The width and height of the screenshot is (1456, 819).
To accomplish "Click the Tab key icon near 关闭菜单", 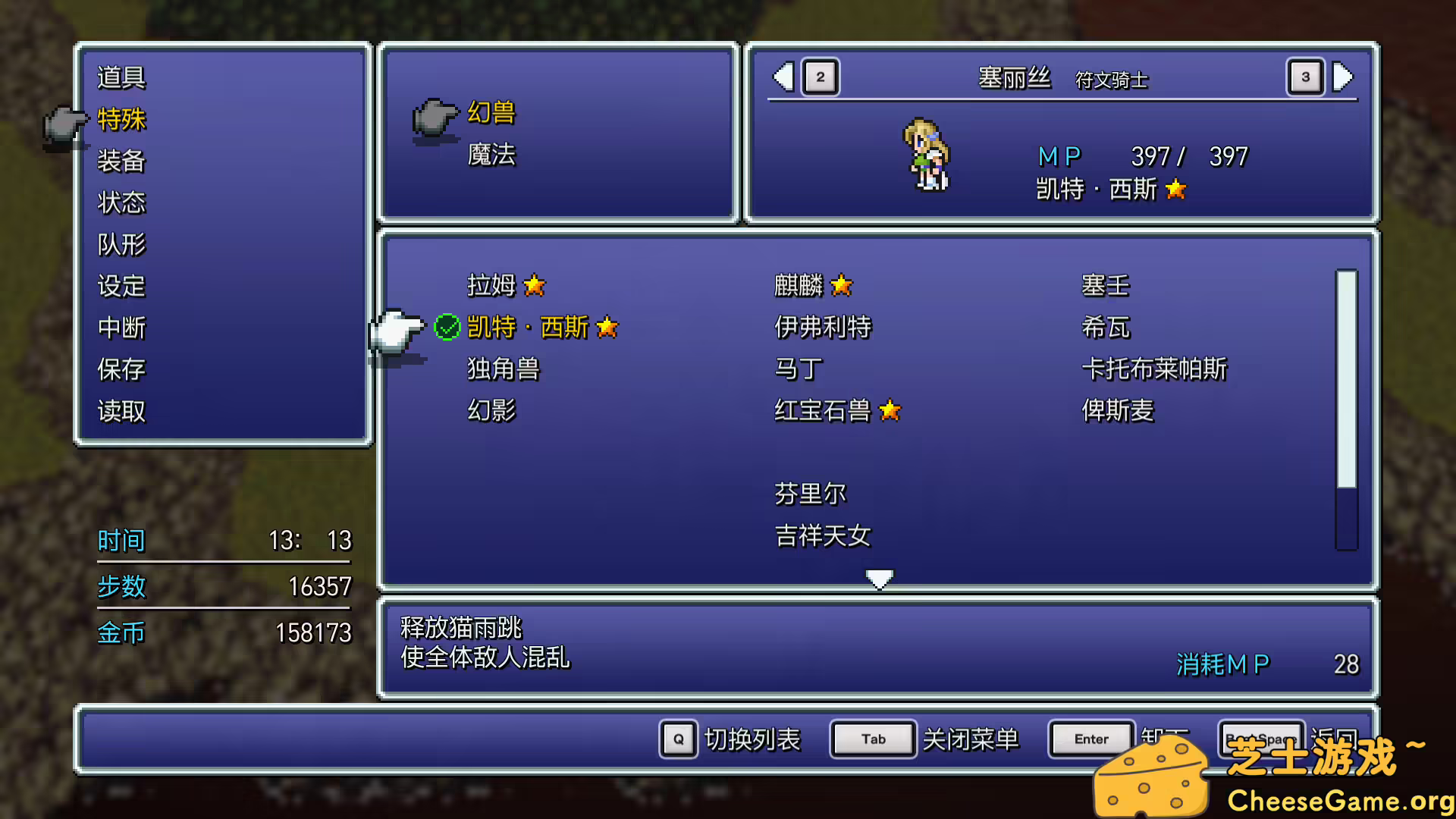I will [872, 738].
